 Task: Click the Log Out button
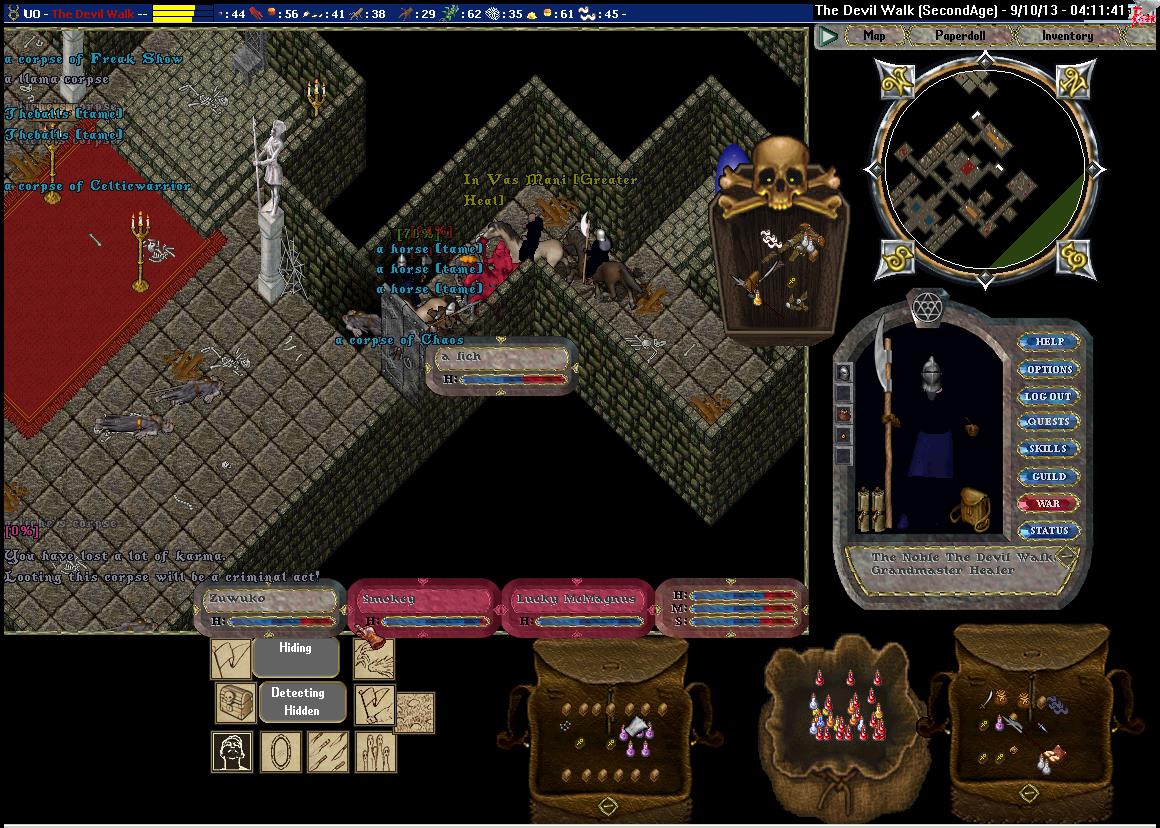1049,396
